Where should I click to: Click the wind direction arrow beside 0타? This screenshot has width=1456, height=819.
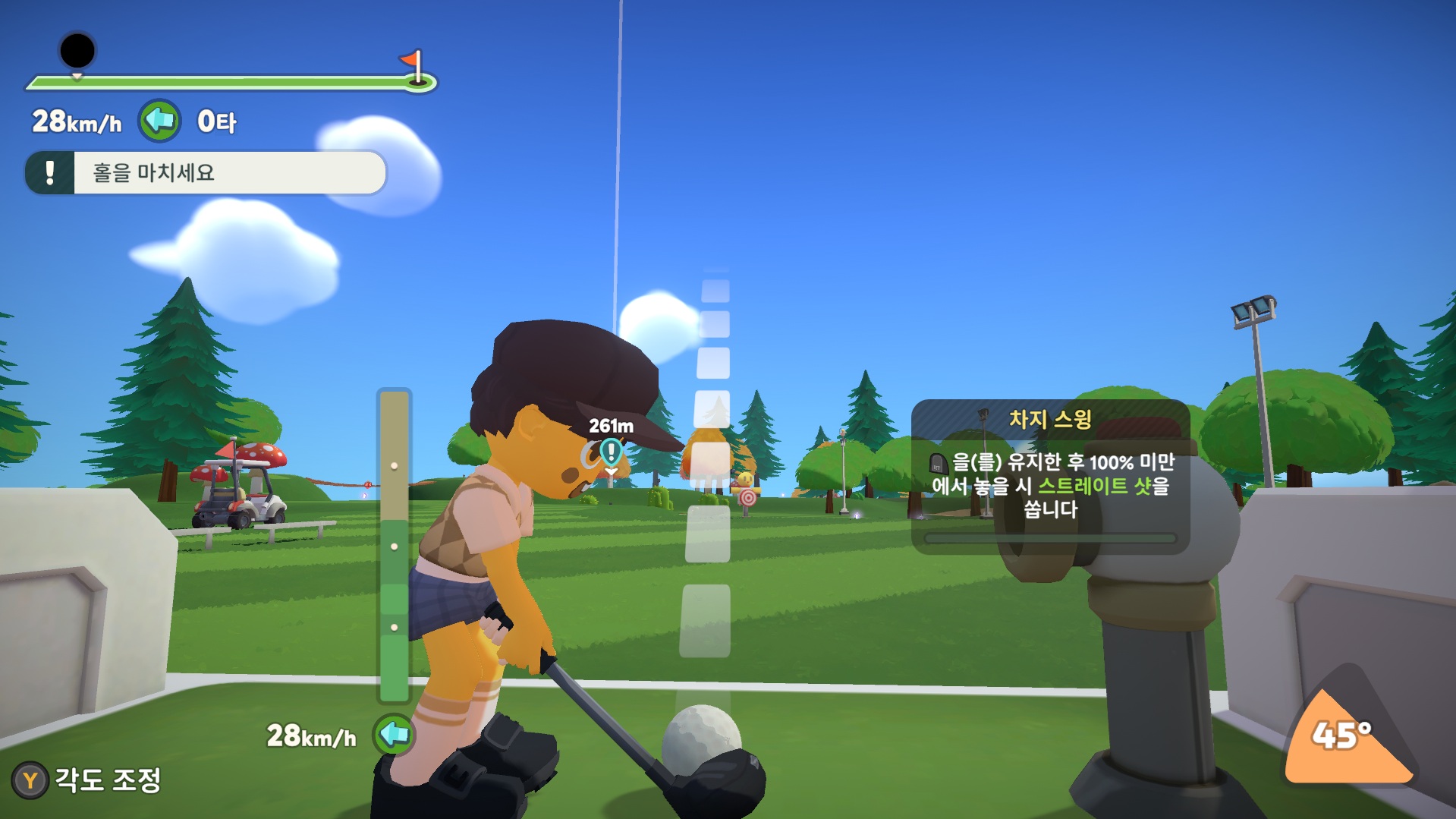(159, 121)
